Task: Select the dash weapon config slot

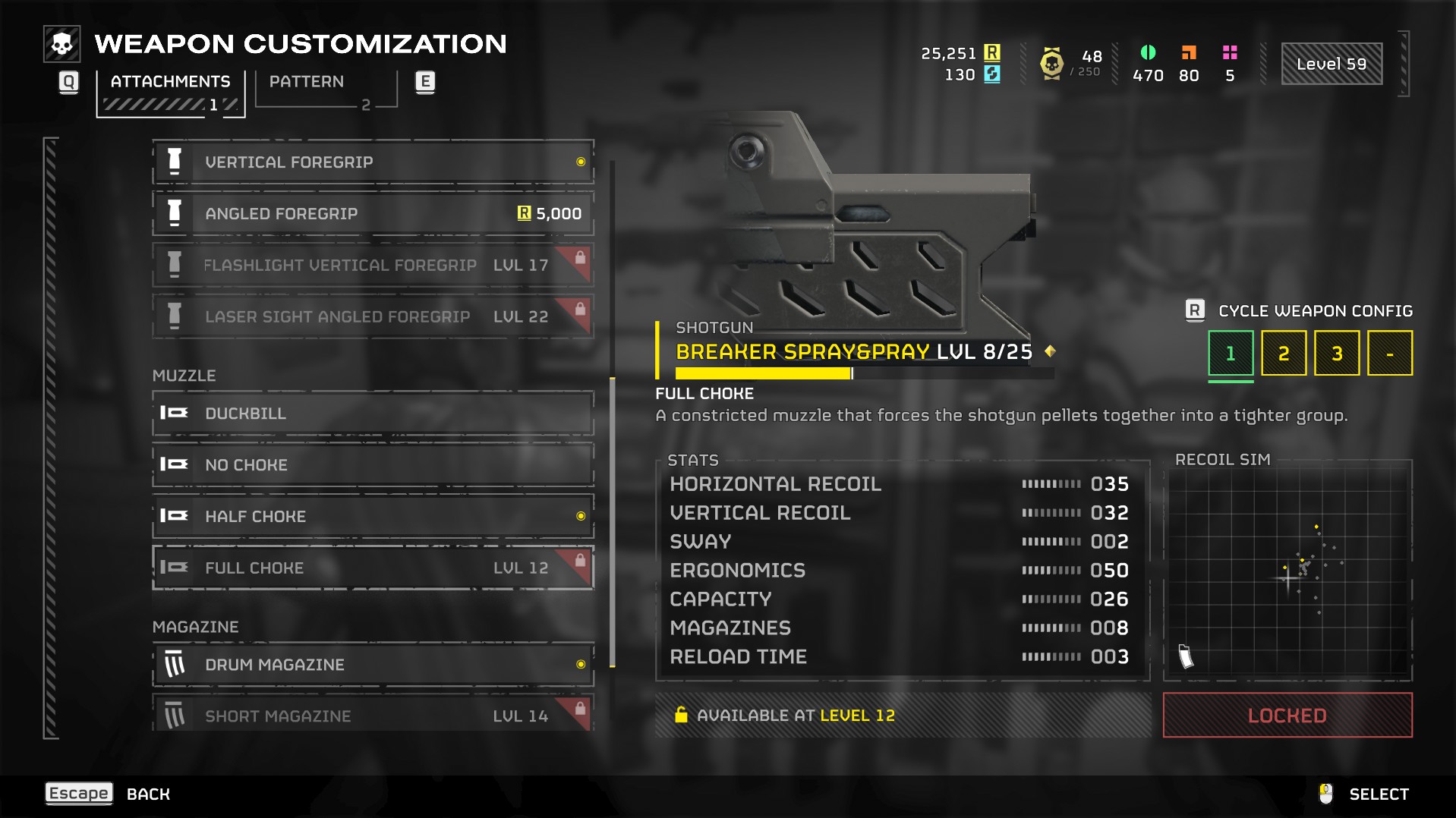Action: tap(1390, 354)
